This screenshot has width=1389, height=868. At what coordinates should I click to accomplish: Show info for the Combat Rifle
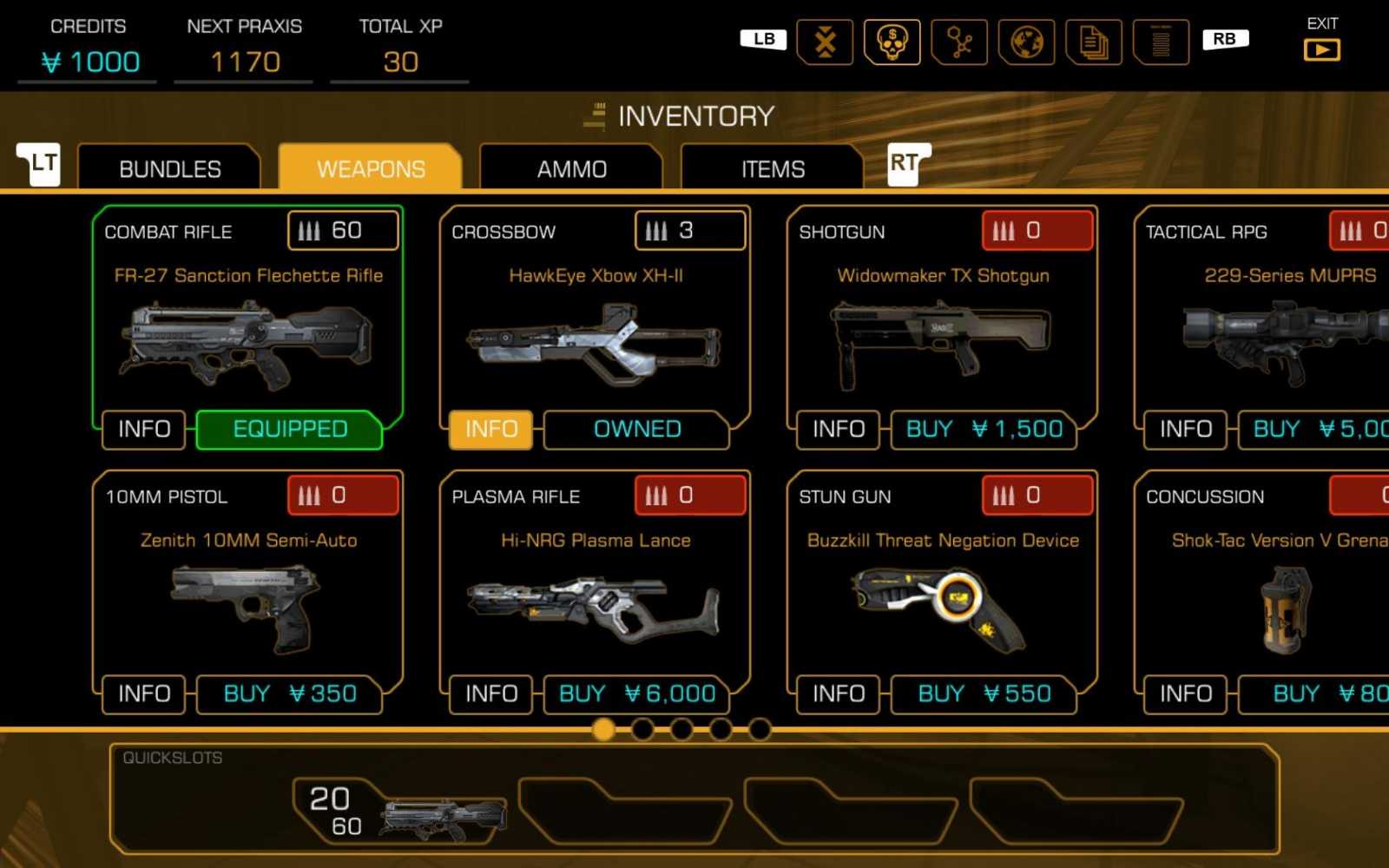(144, 430)
